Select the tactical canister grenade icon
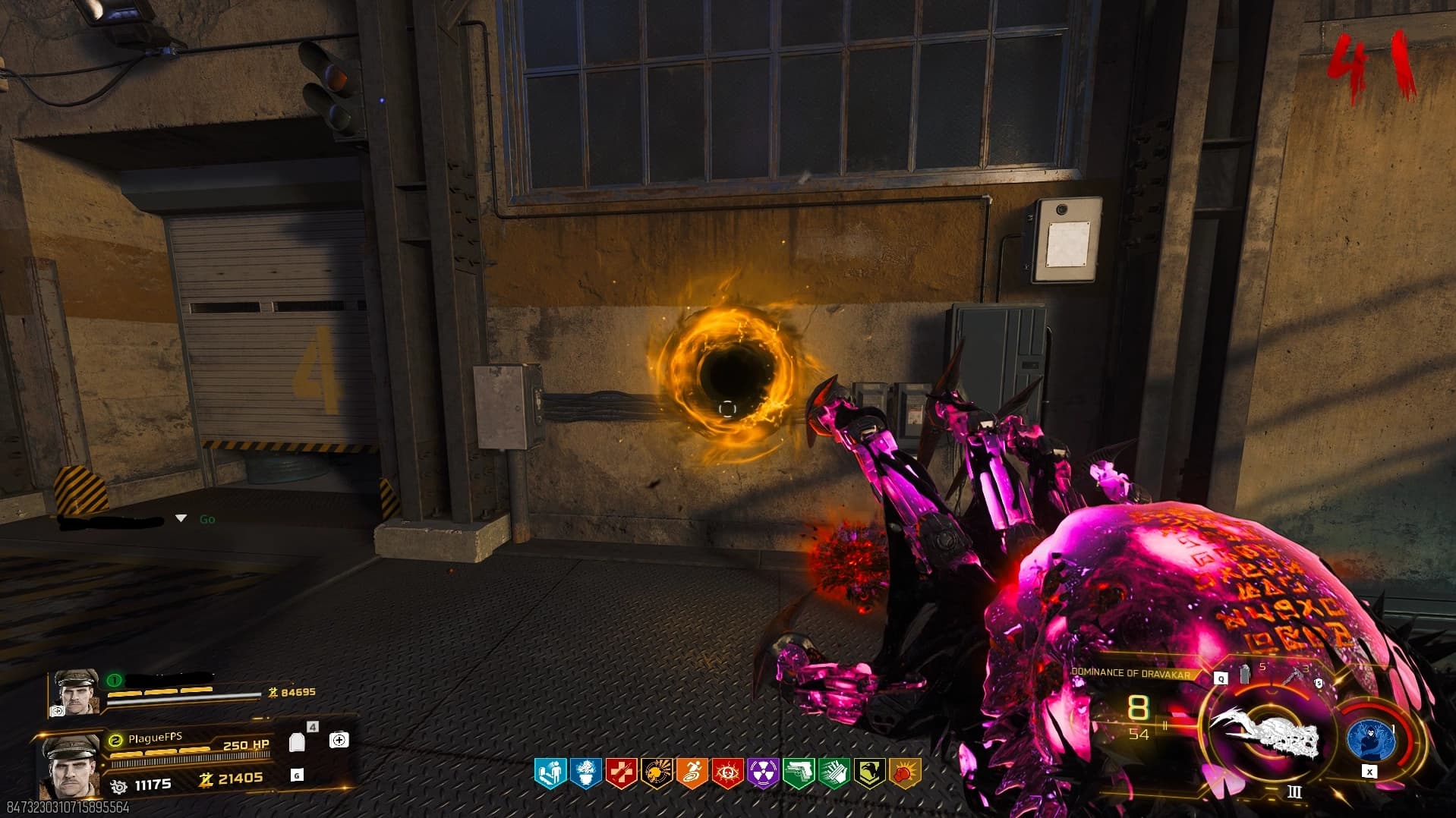 coord(1245,674)
